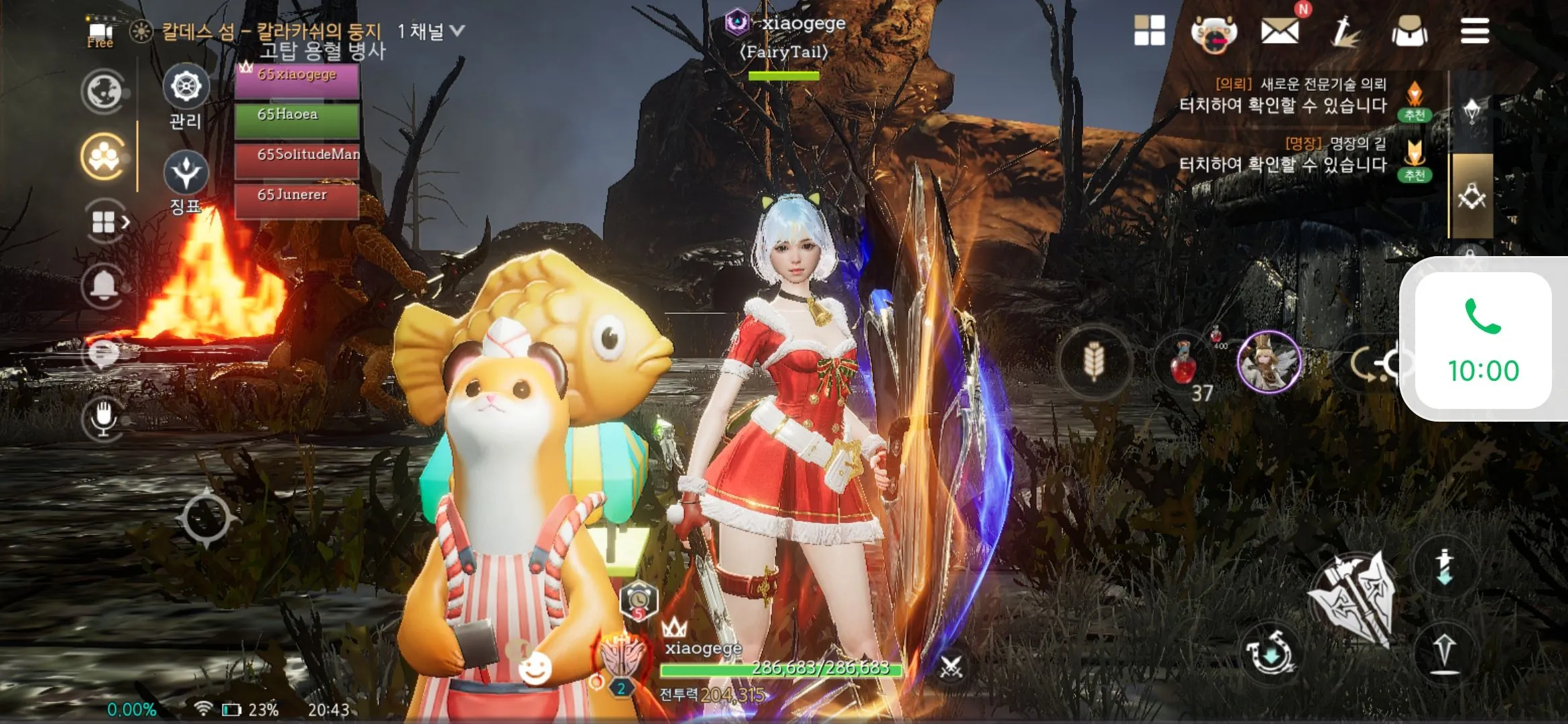Open the mail envelope inbox
The image size is (1568, 724).
tap(1279, 32)
